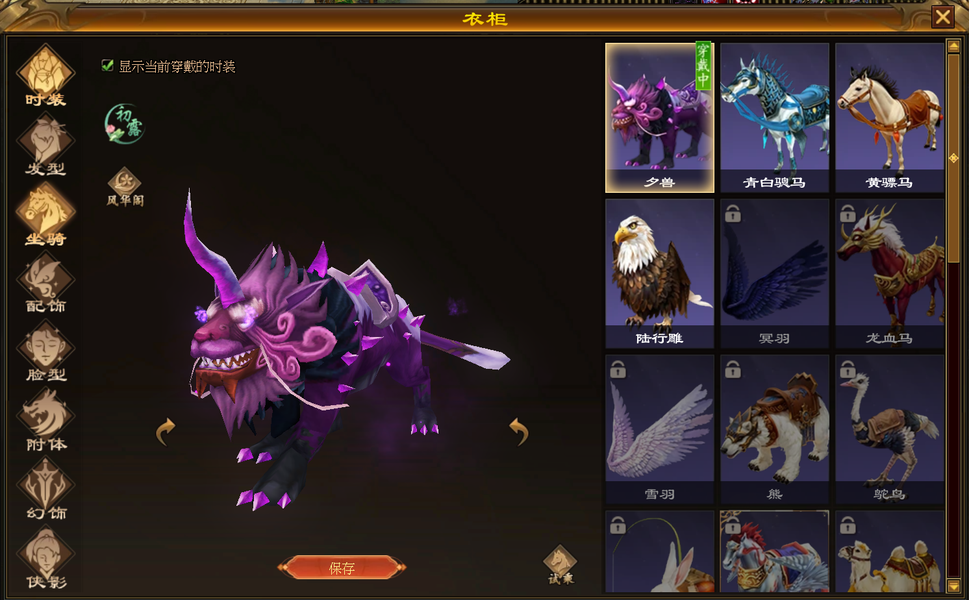Image resolution: width=969 pixels, height=600 pixels.
Task: Open the 脸型 face shape tab
Action: coord(45,351)
